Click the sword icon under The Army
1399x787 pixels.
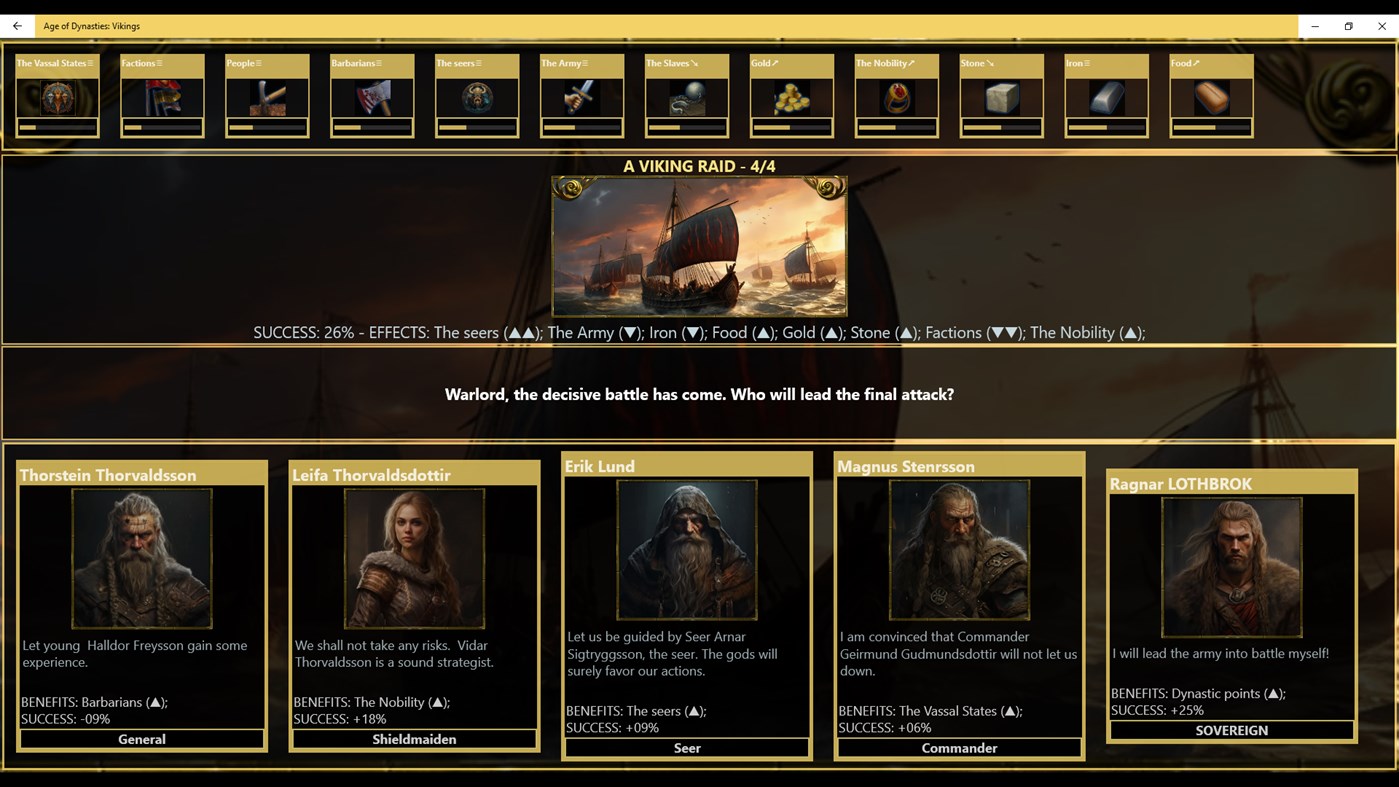click(580, 96)
